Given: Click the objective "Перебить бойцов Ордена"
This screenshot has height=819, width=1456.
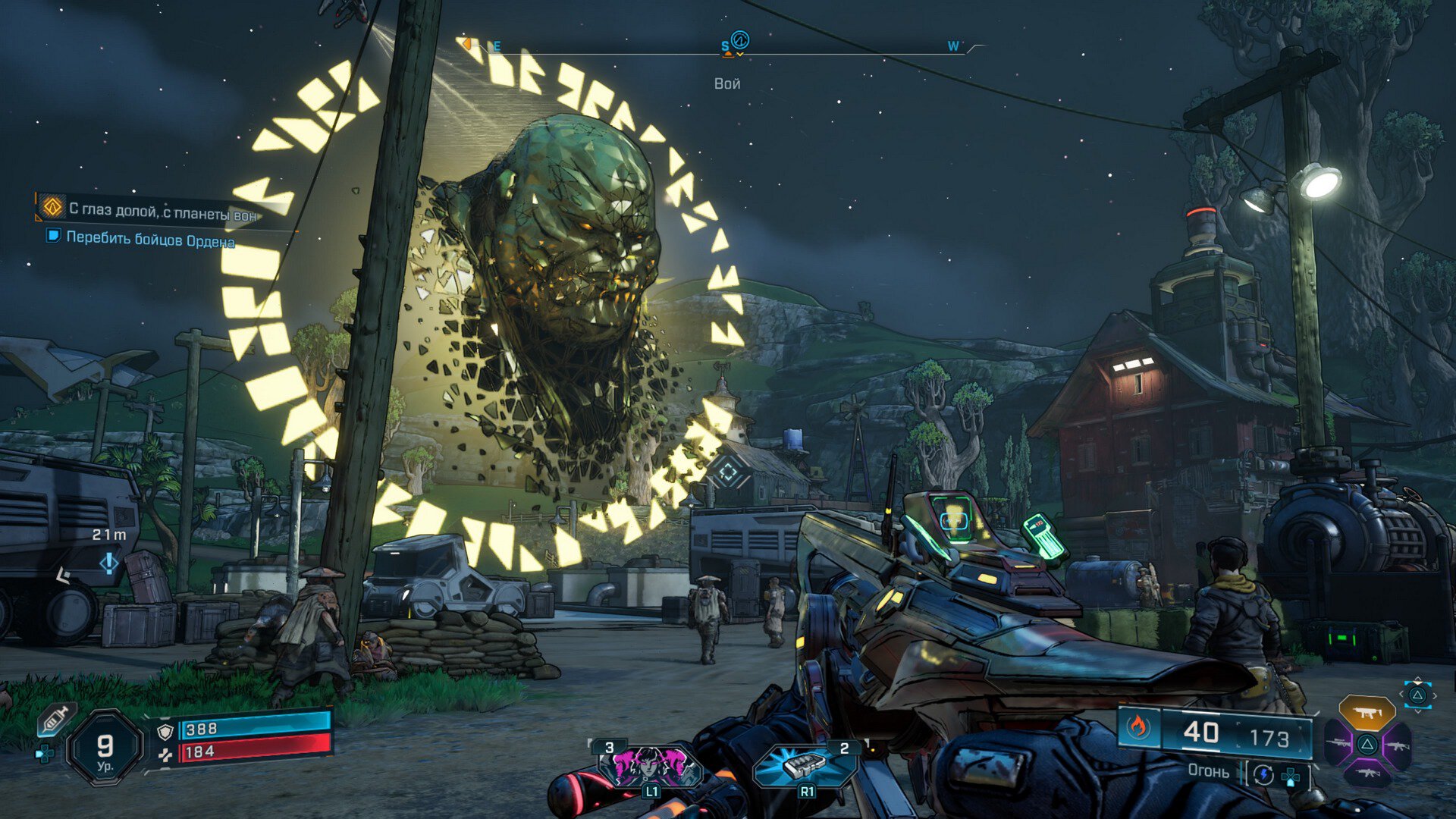Looking at the screenshot, I should click(149, 239).
